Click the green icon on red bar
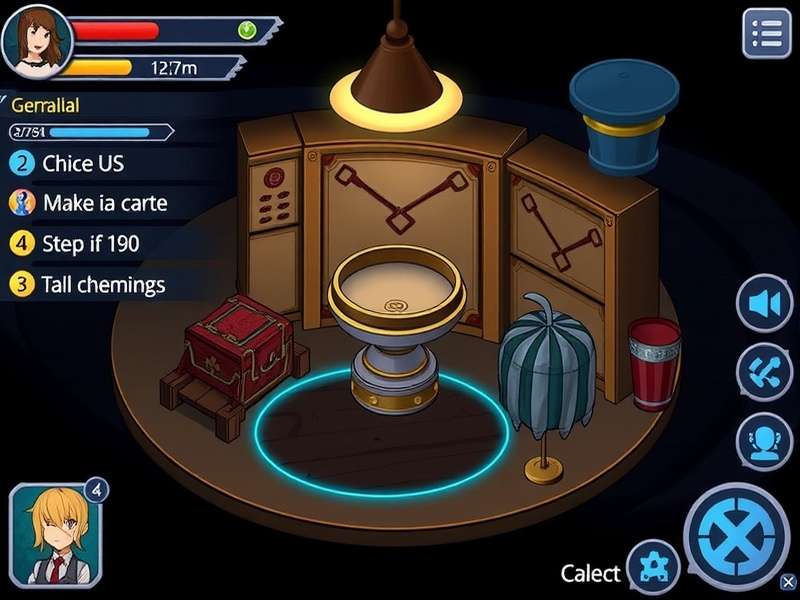This screenshot has width=800, height=600. click(x=246, y=30)
